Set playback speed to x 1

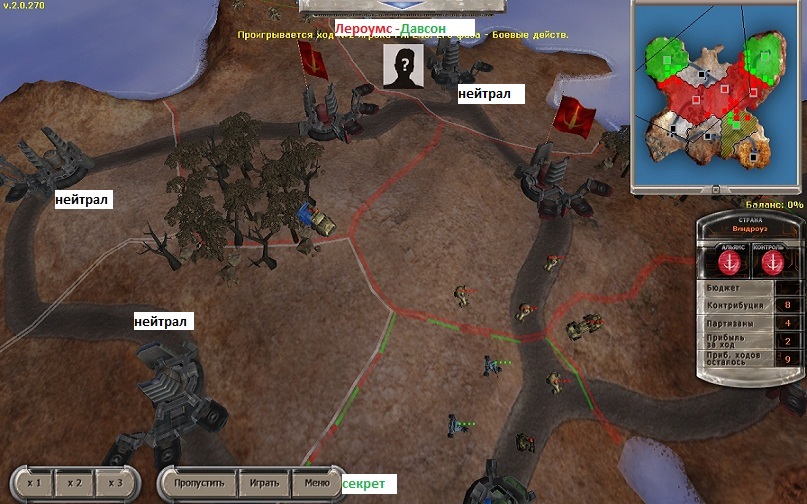coord(34,483)
